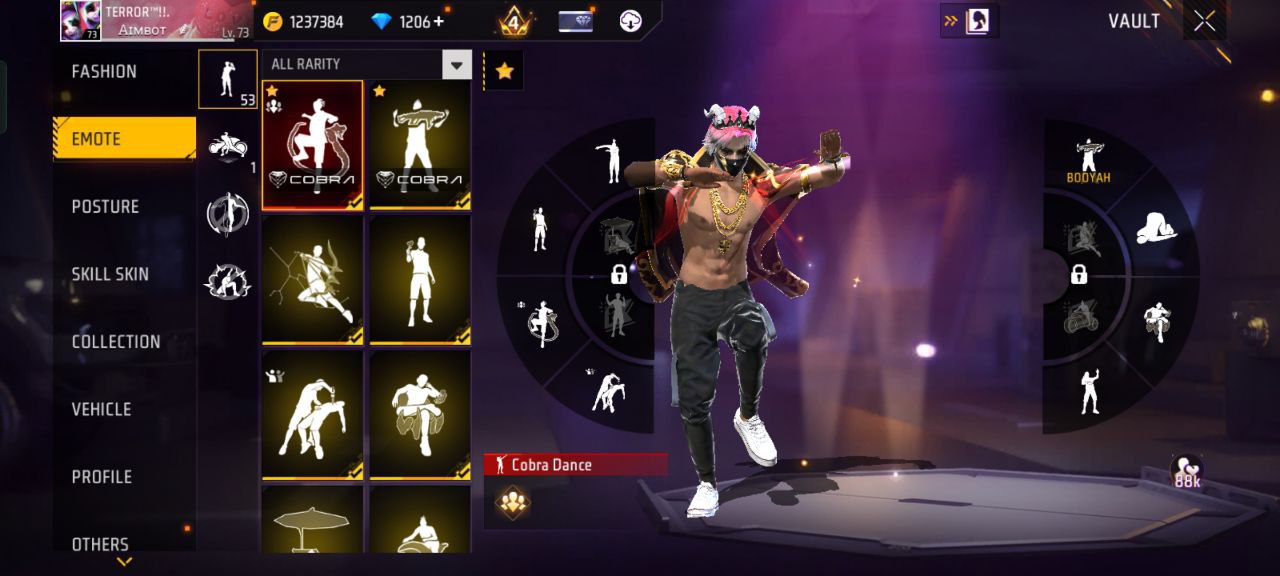Screen dimensions: 1280x576
Task: Click the Booyah emote wheel slot
Action: coord(1088,160)
